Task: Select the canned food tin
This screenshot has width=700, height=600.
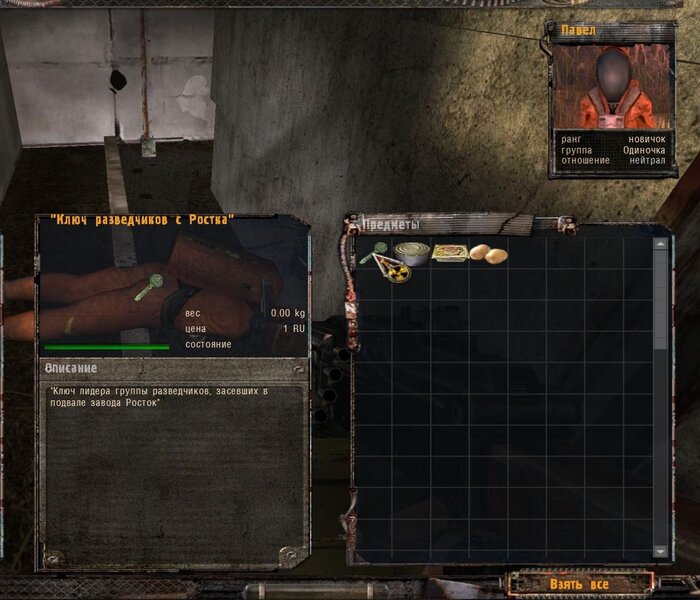Action: pyautogui.click(x=410, y=253)
